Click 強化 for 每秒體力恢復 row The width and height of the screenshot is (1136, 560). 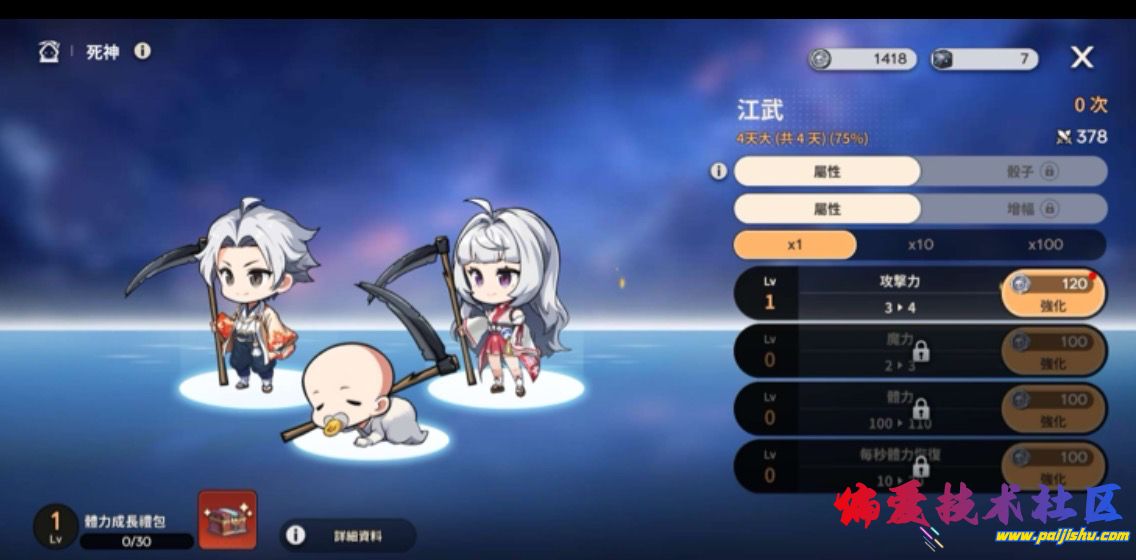[1053, 466]
